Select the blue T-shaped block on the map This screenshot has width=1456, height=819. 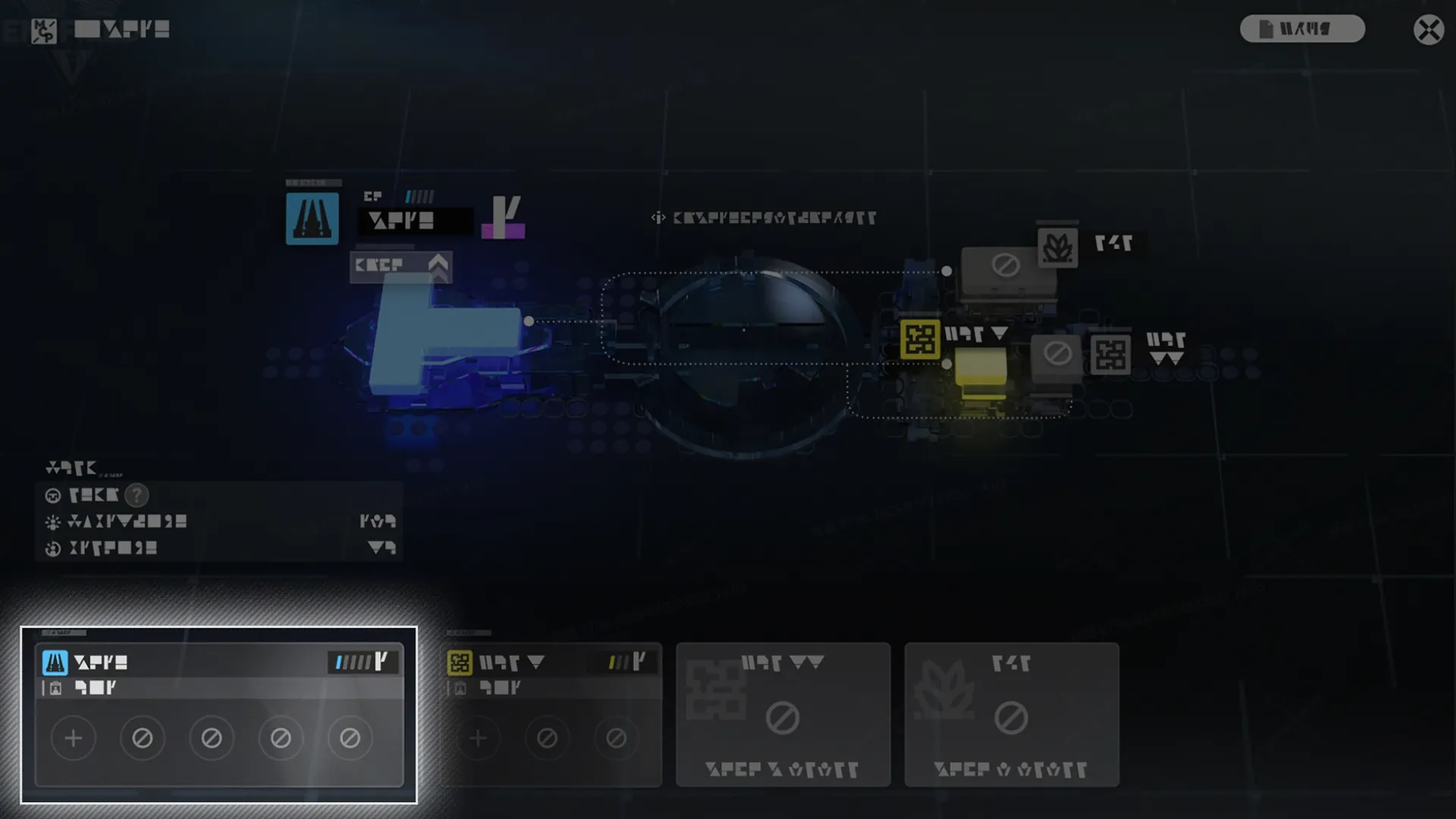coord(440,334)
